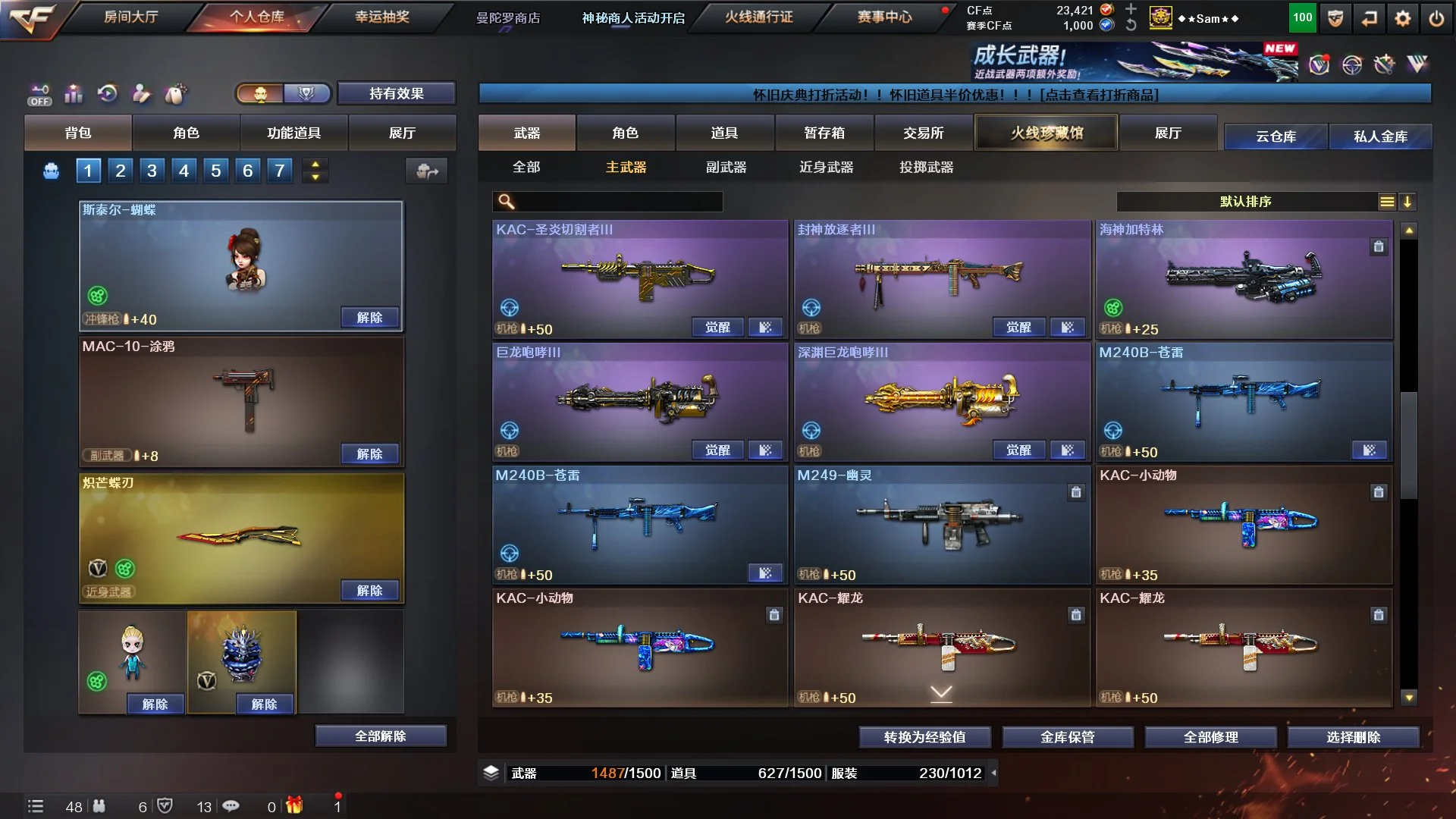This screenshot has width=1456, height=819.
Task: Pick the M249-幽灵 weapon card
Action: 940,523
